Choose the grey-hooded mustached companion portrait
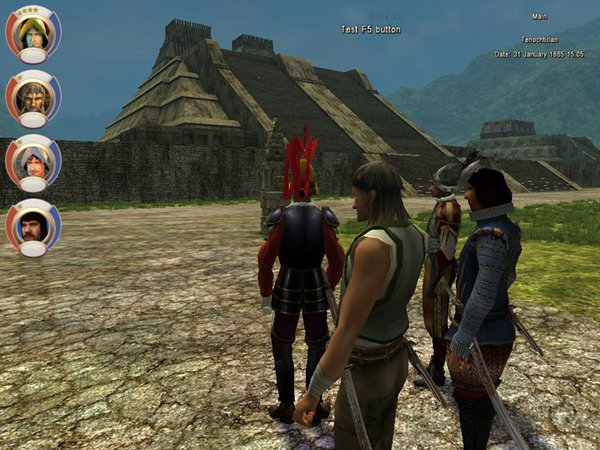 (32, 160)
